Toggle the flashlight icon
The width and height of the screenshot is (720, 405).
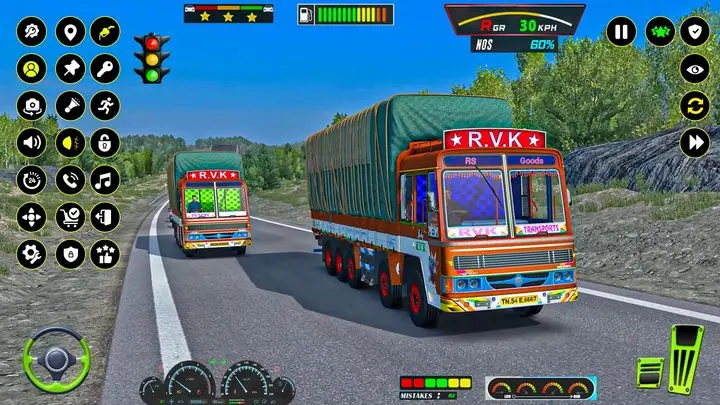(x=69, y=105)
